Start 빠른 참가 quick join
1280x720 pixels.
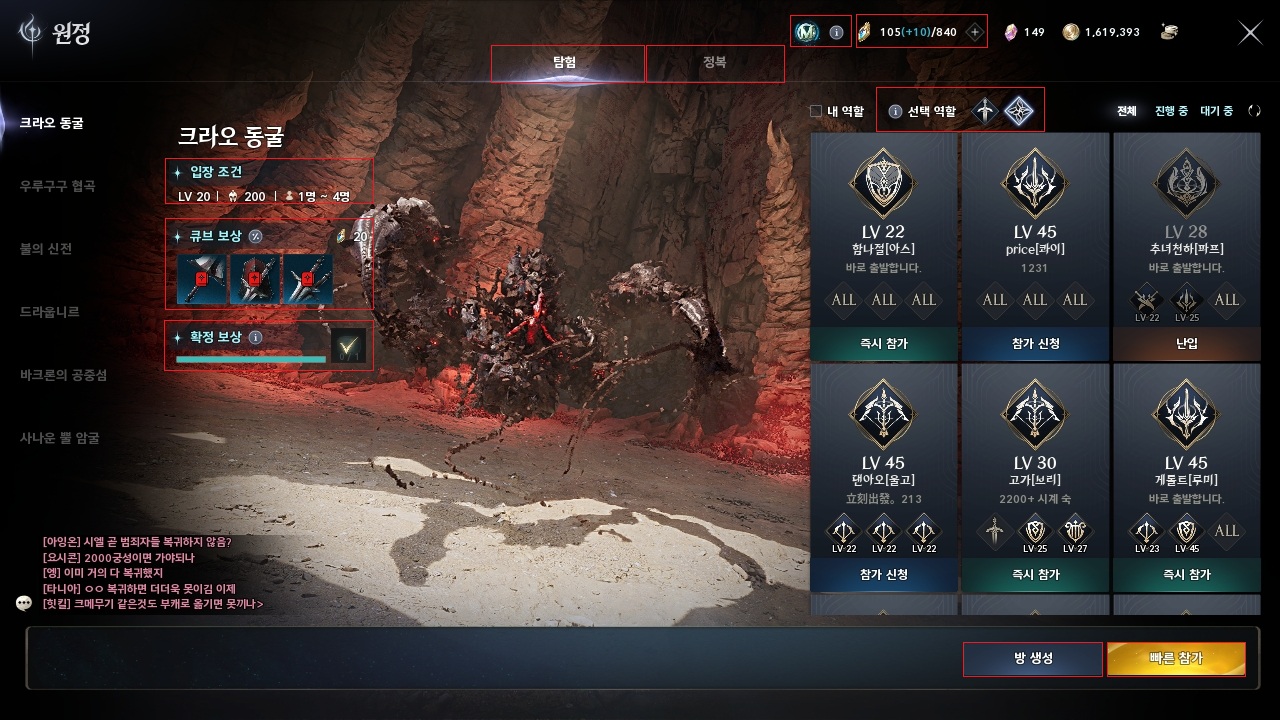pos(1176,659)
